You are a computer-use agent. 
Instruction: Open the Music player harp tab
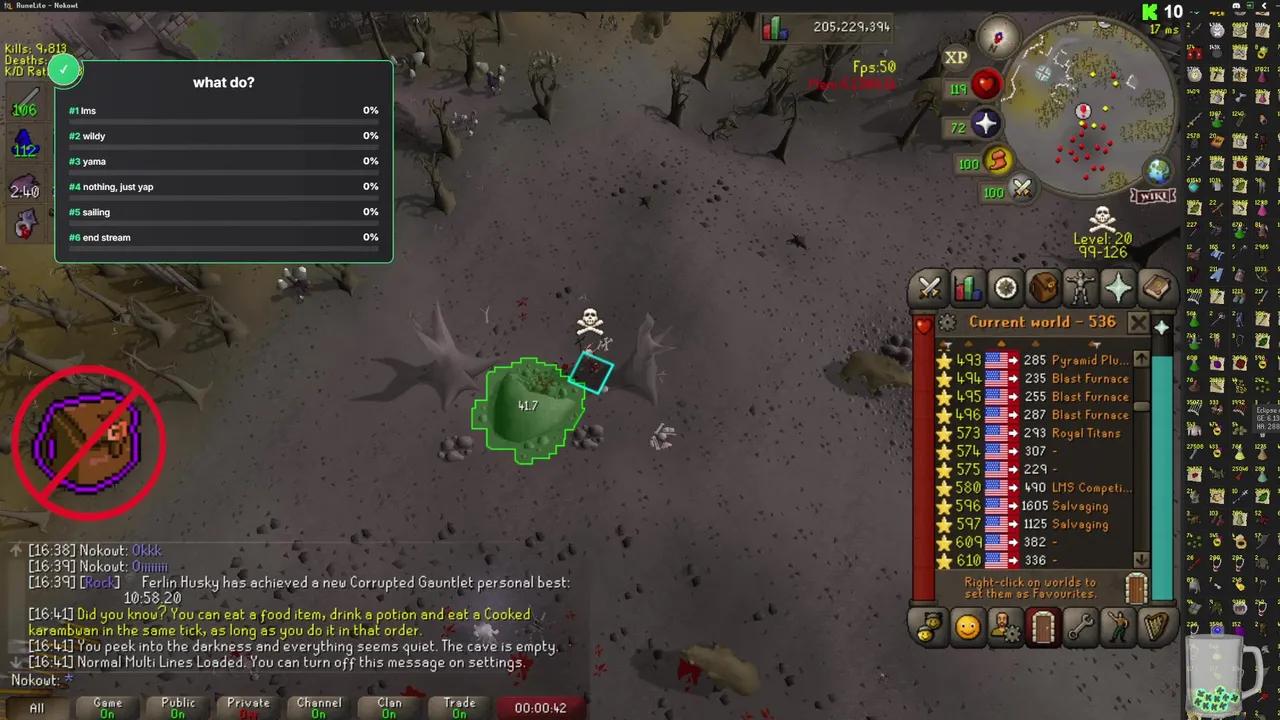pyautogui.click(x=1155, y=627)
